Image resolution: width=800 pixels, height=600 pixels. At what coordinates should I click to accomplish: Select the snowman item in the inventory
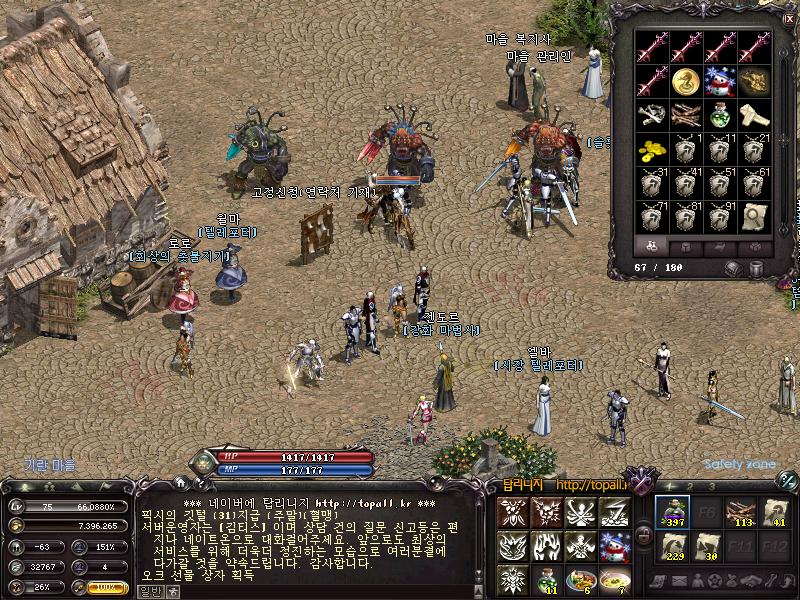pyautogui.click(x=719, y=81)
